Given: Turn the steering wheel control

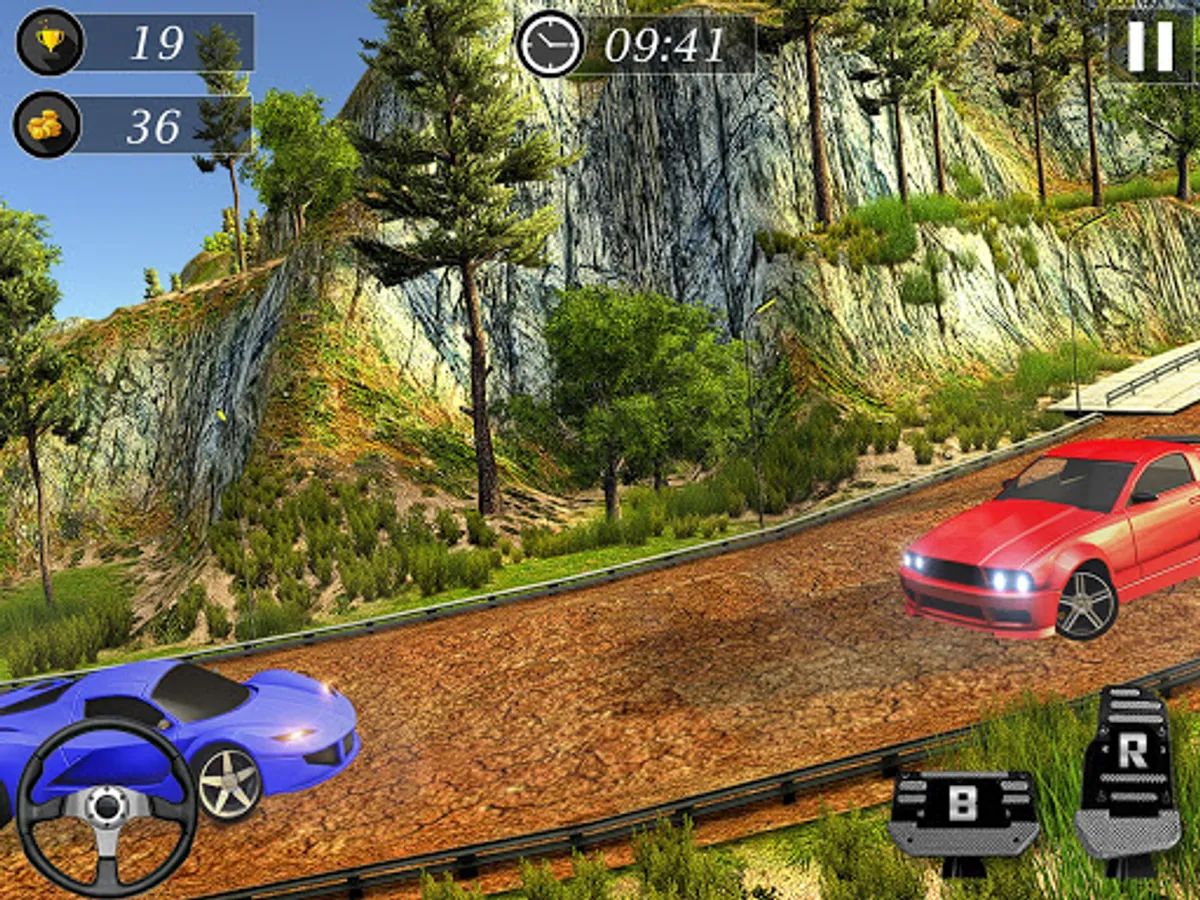Looking at the screenshot, I should point(107,804).
